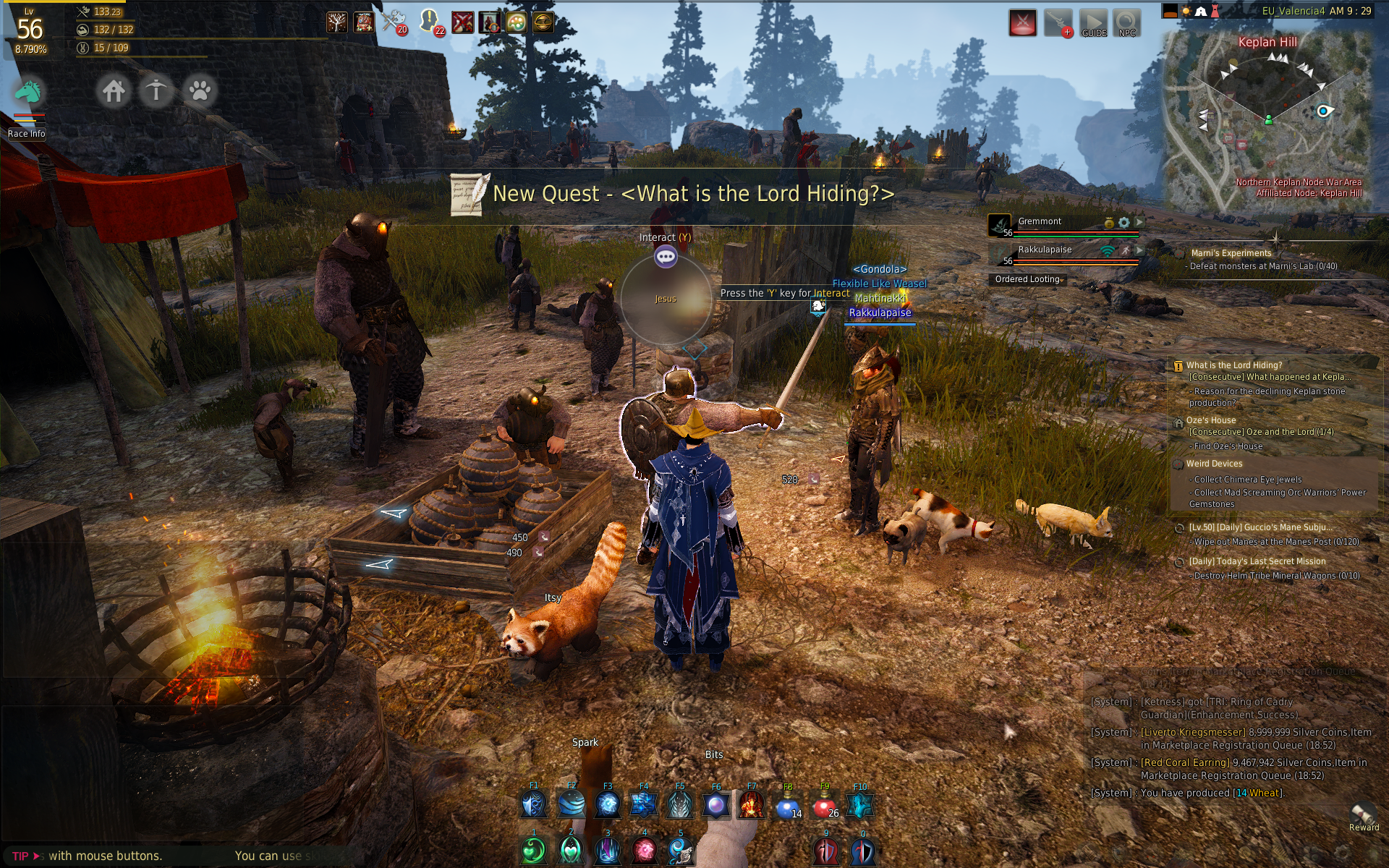Viewport: 1389px width, 868px height.
Task: Open the NPC finder button
Action: click(x=1126, y=23)
